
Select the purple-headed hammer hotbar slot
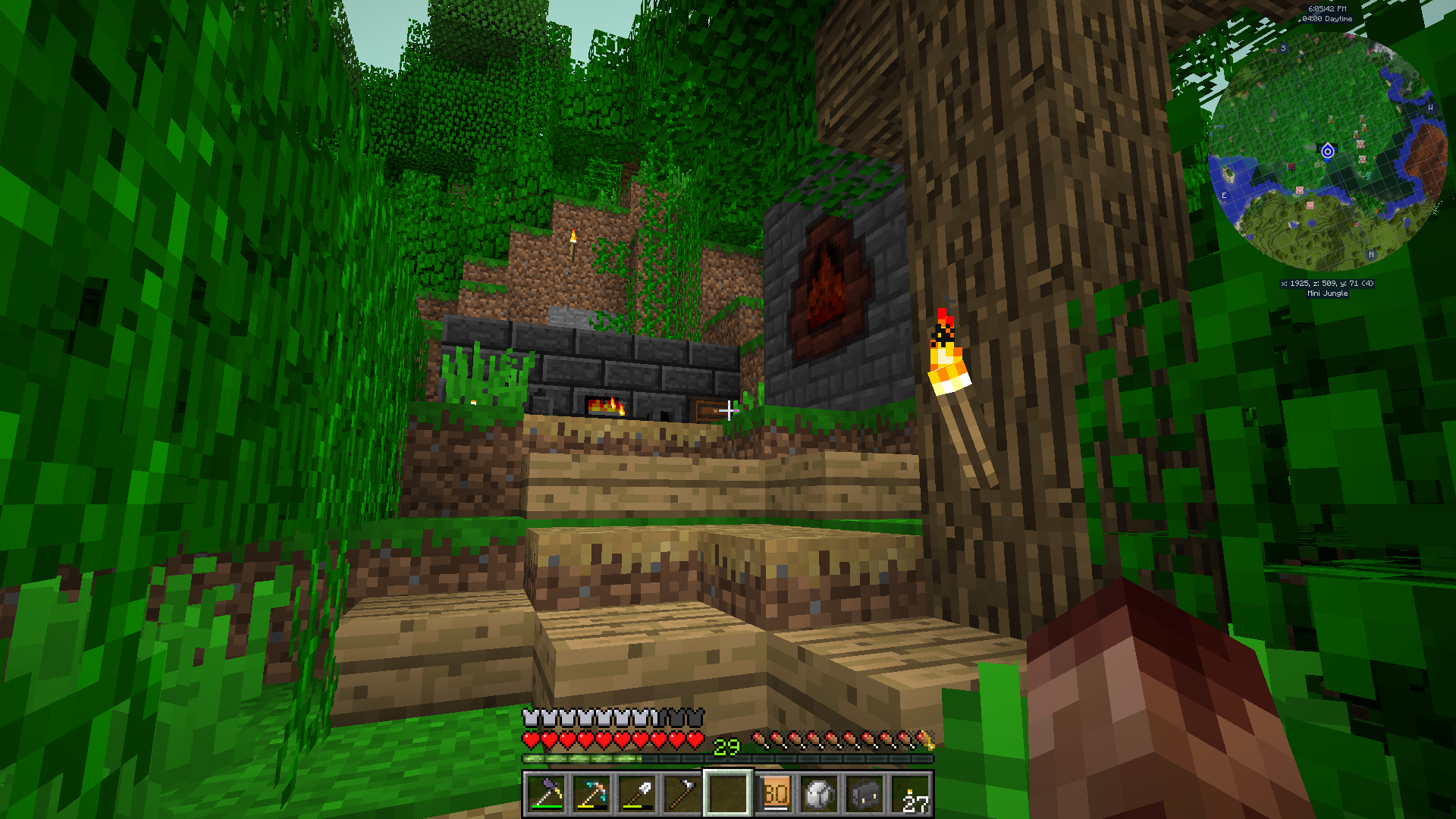546,795
